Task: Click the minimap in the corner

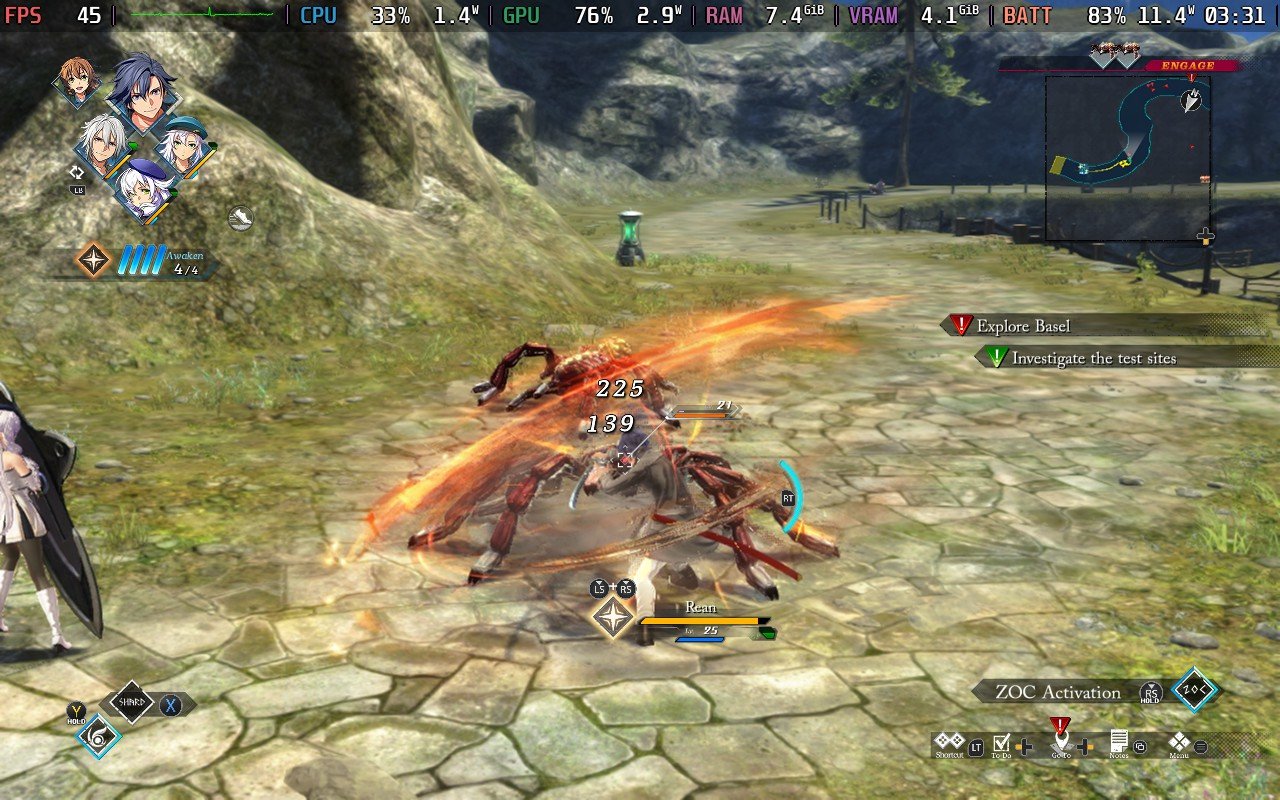Action: point(1127,158)
